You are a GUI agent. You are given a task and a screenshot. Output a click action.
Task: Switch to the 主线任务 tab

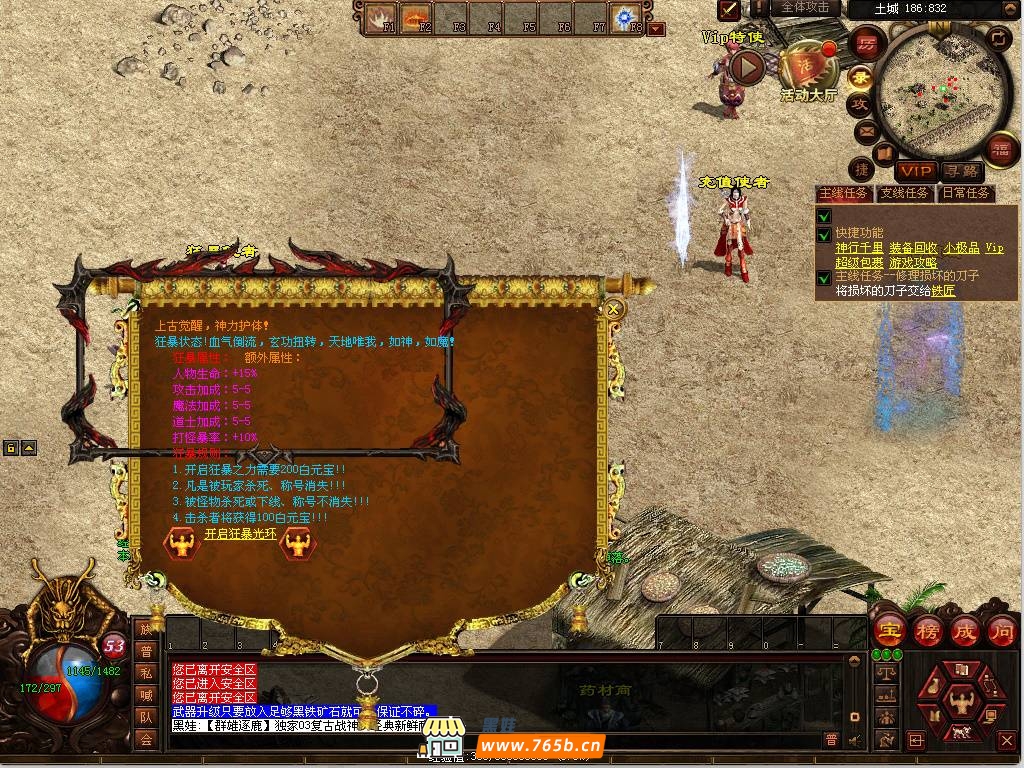pyautogui.click(x=844, y=193)
